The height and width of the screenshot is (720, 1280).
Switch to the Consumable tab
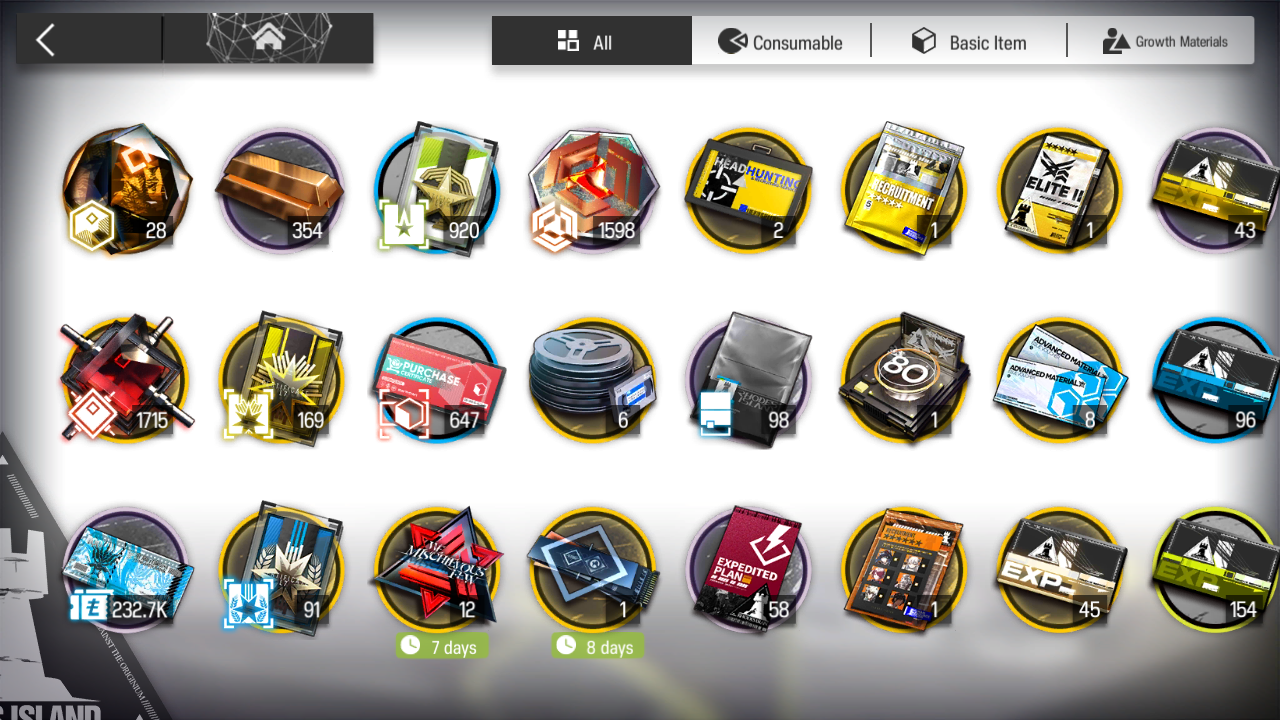tap(781, 42)
